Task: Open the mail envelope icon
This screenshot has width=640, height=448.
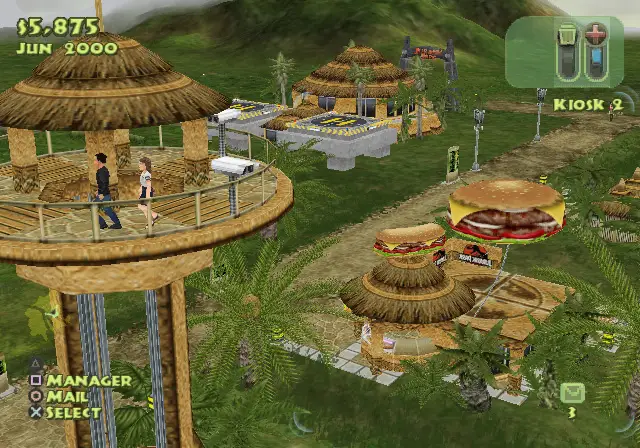Action: pyautogui.click(x=572, y=392)
